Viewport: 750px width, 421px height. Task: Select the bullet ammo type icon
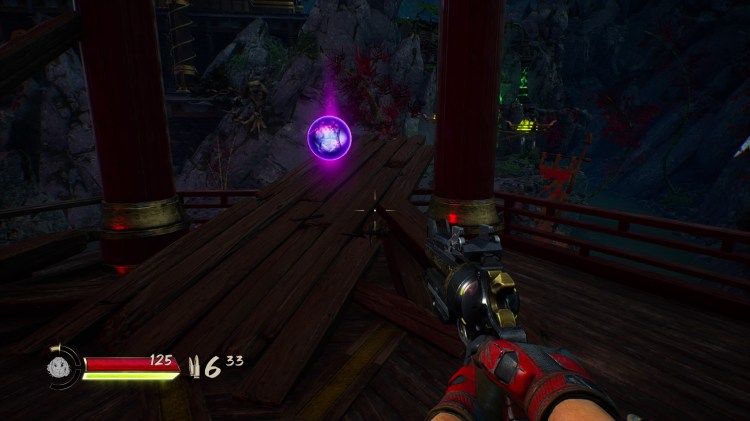pos(194,367)
